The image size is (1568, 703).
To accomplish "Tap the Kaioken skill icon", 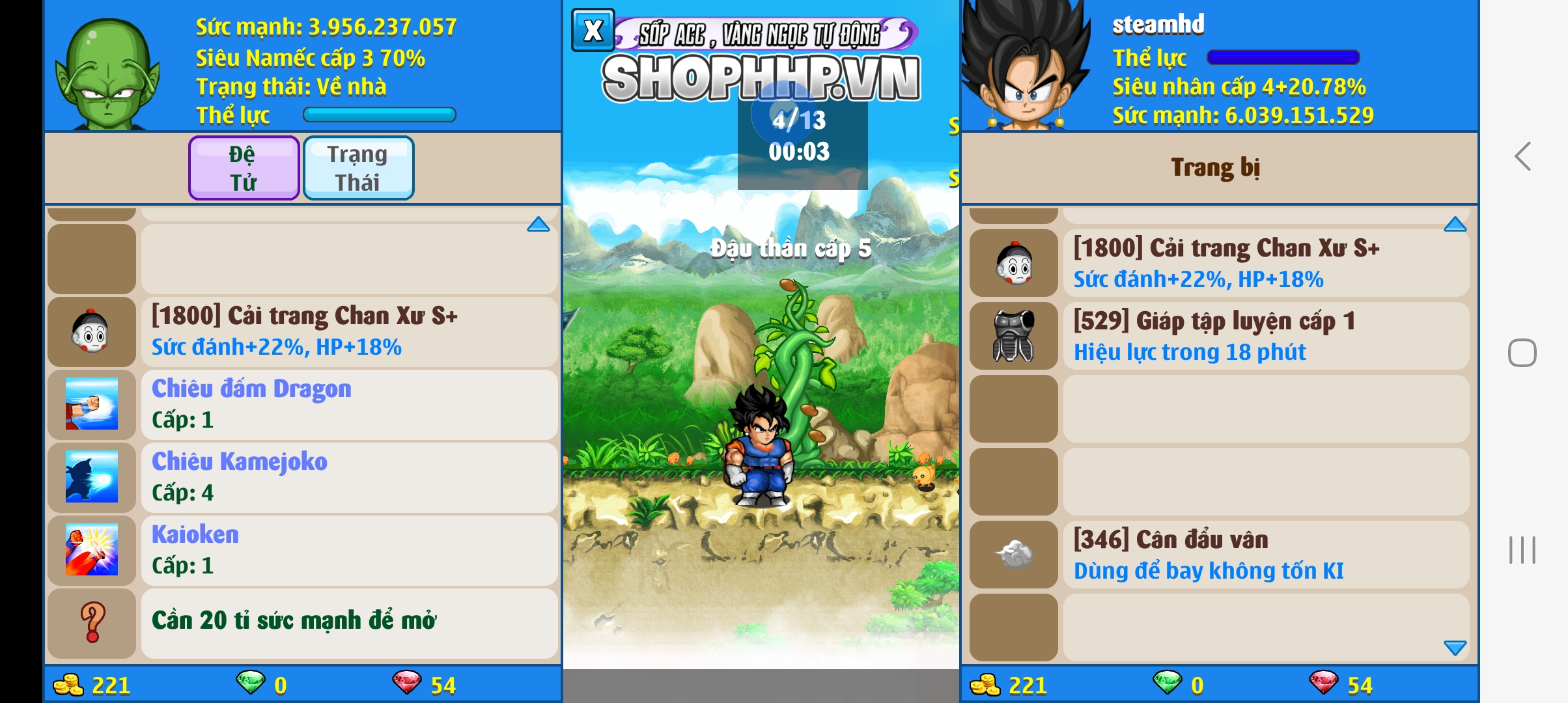I will pyautogui.click(x=91, y=551).
